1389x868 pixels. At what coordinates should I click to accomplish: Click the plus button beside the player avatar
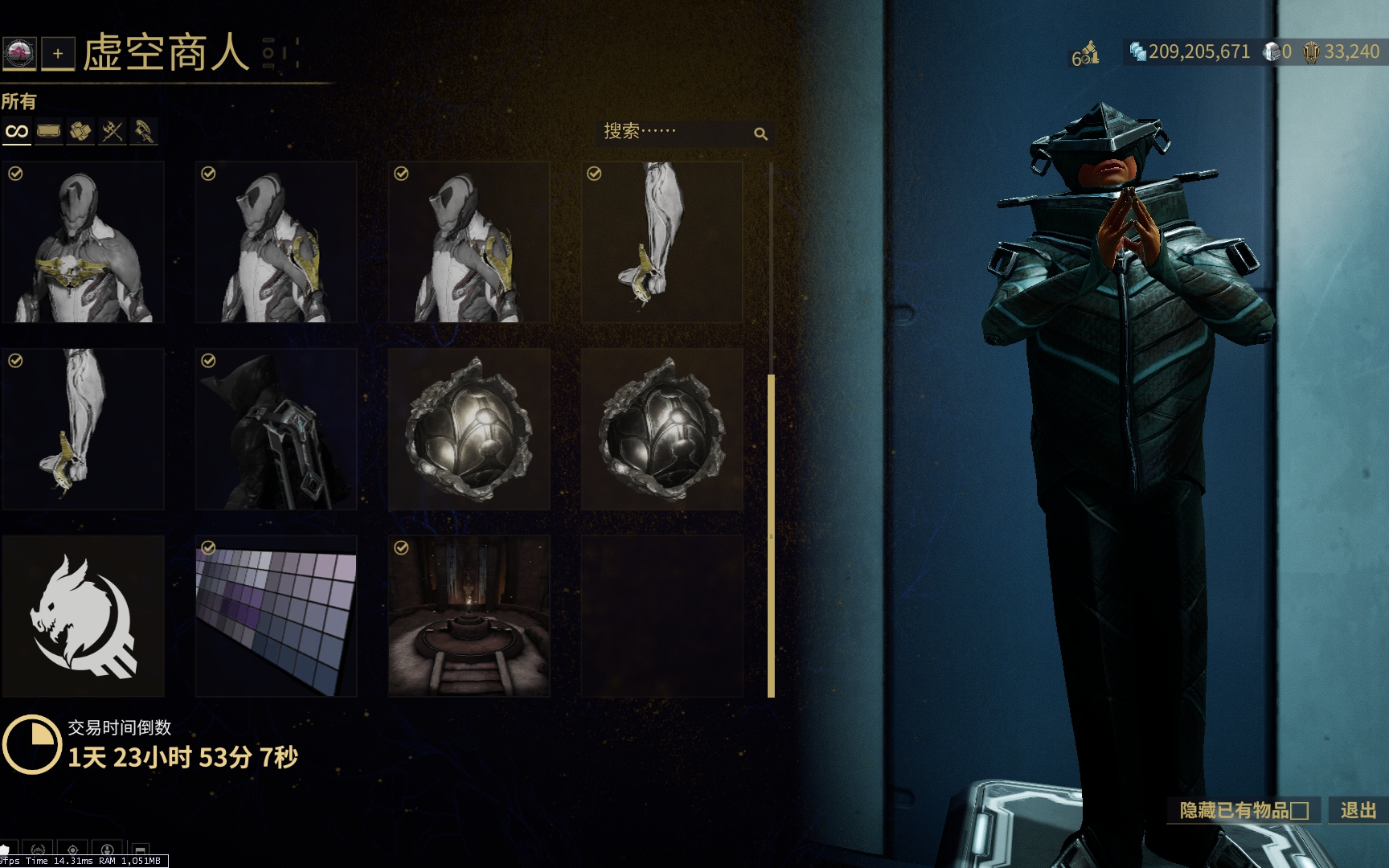point(58,54)
